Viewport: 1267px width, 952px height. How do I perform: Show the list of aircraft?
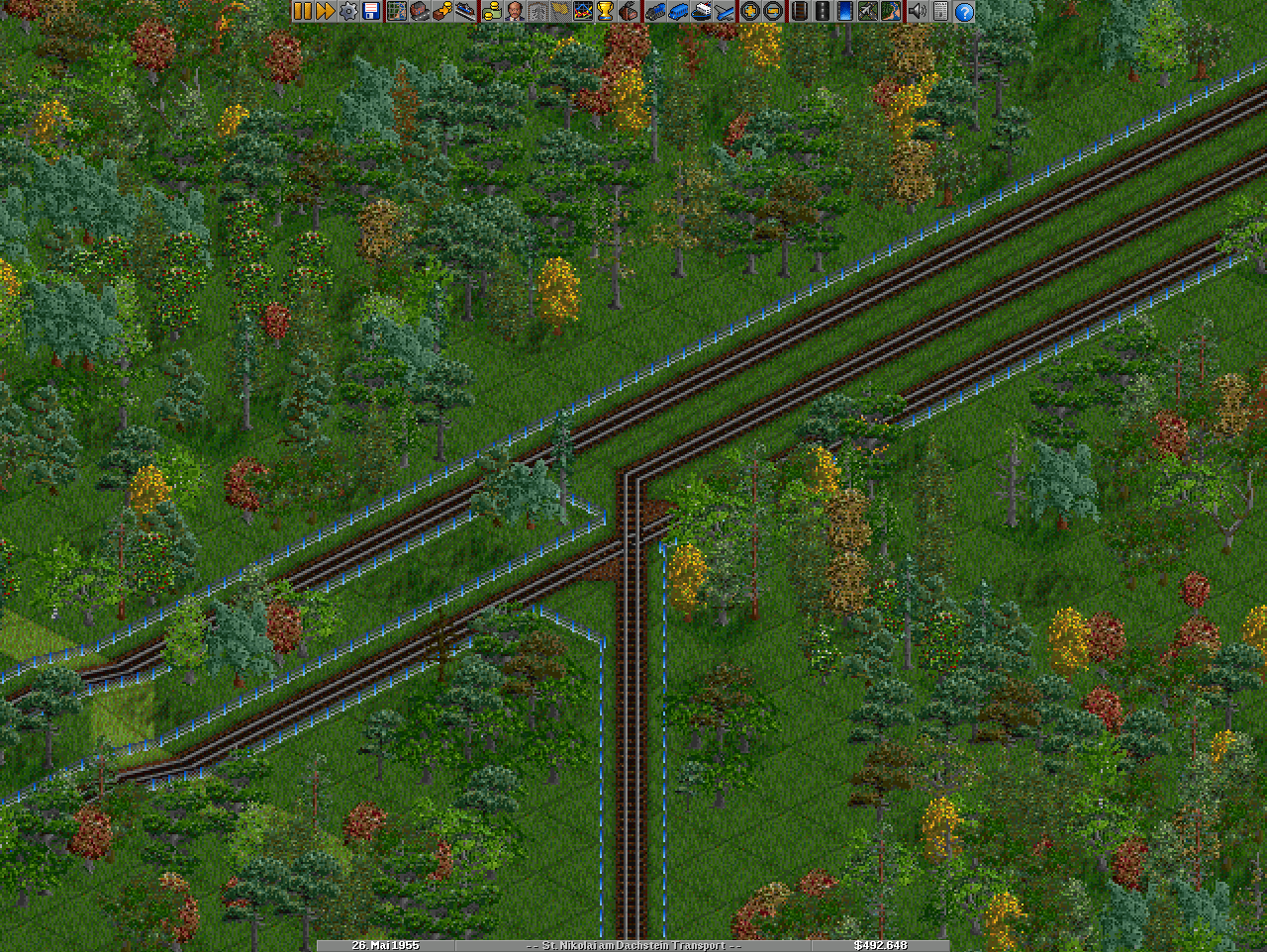(x=725, y=11)
